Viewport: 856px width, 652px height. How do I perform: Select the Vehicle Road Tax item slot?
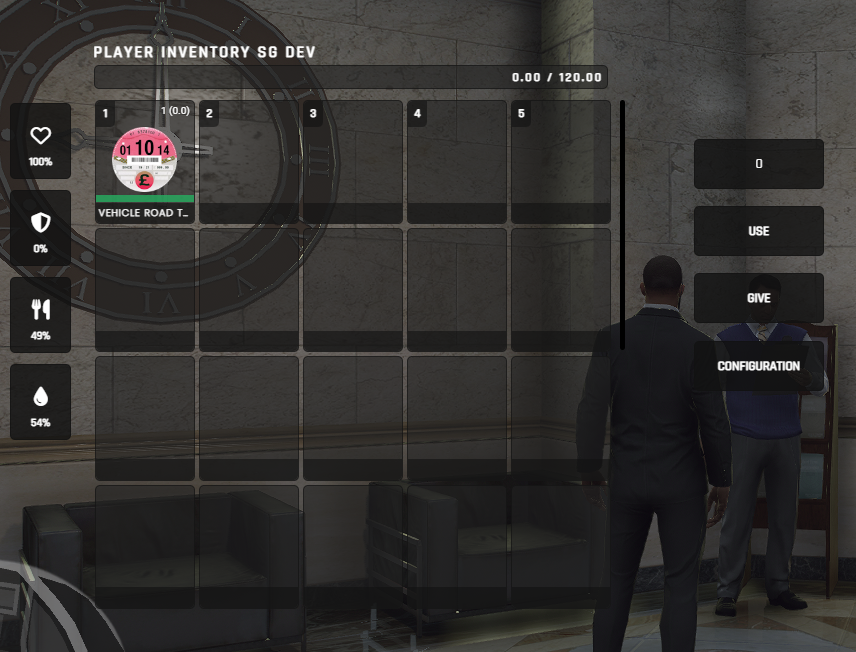(x=145, y=161)
